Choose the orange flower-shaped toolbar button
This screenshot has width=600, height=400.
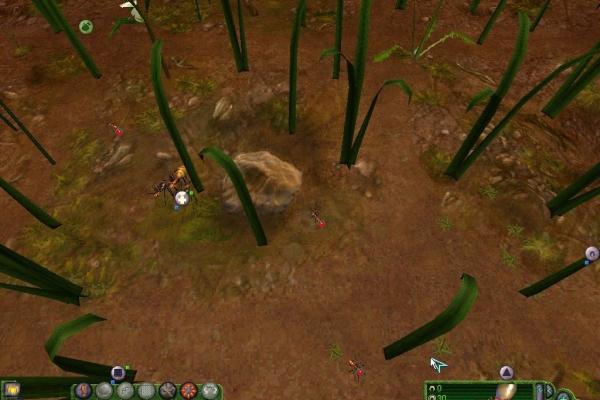tap(188, 390)
